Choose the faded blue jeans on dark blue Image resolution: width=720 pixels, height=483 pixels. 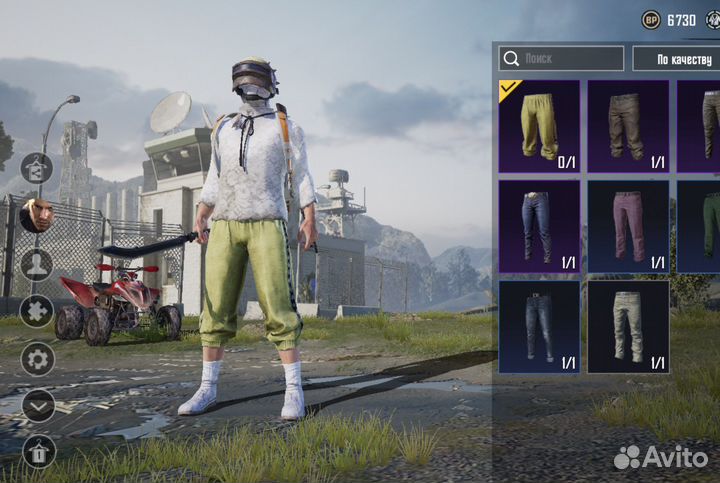tap(539, 326)
